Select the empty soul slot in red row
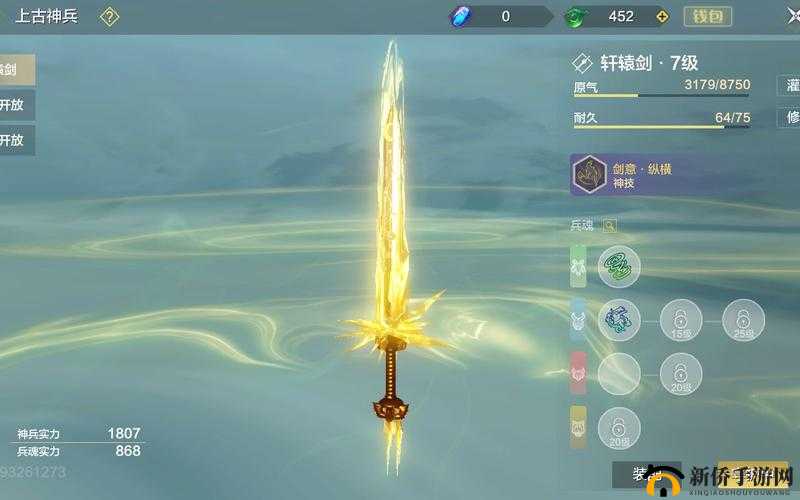Image resolution: width=800 pixels, height=500 pixels. click(619, 374)
